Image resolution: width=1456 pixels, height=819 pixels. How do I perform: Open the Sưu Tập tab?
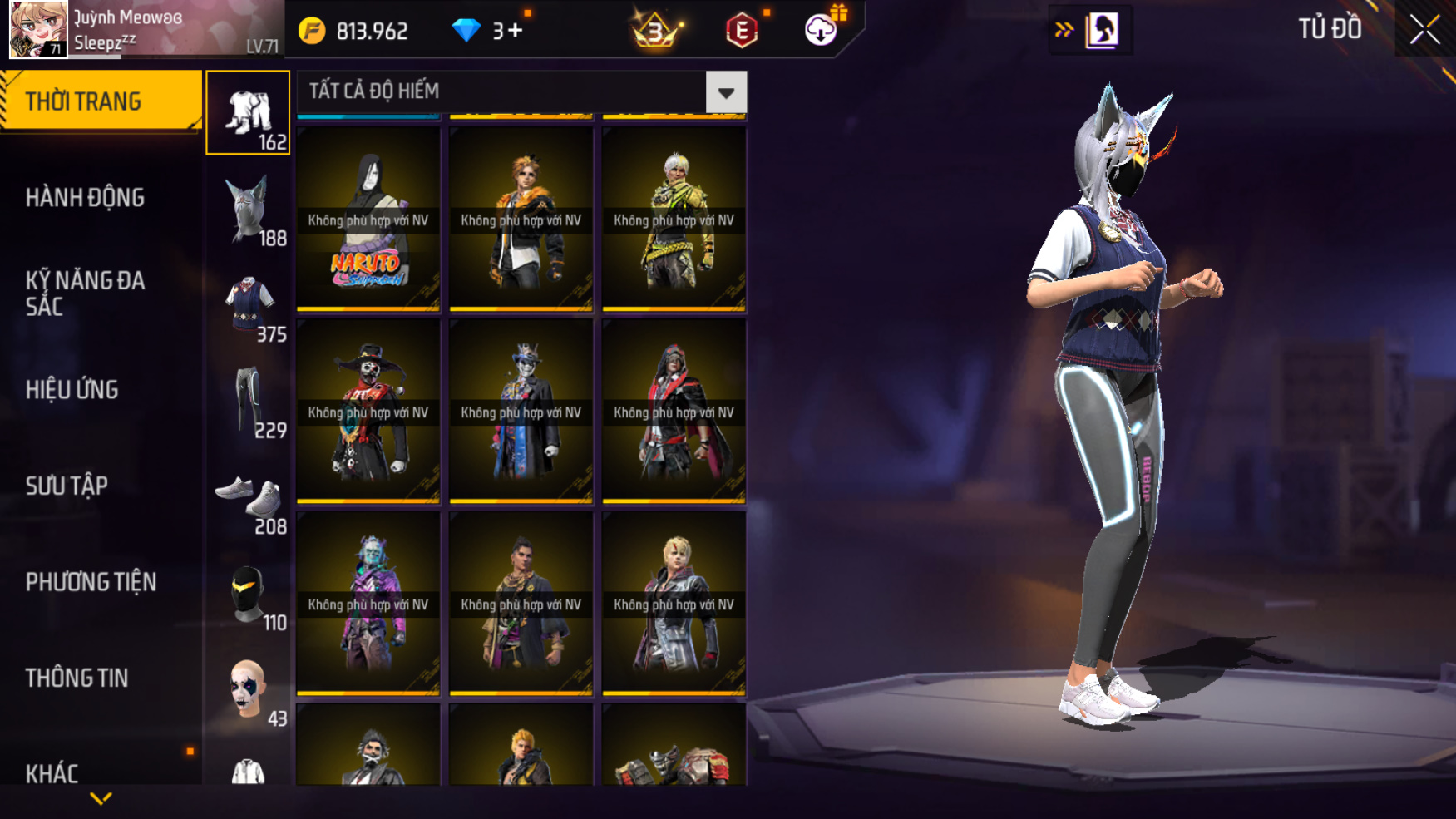point(67,486)
